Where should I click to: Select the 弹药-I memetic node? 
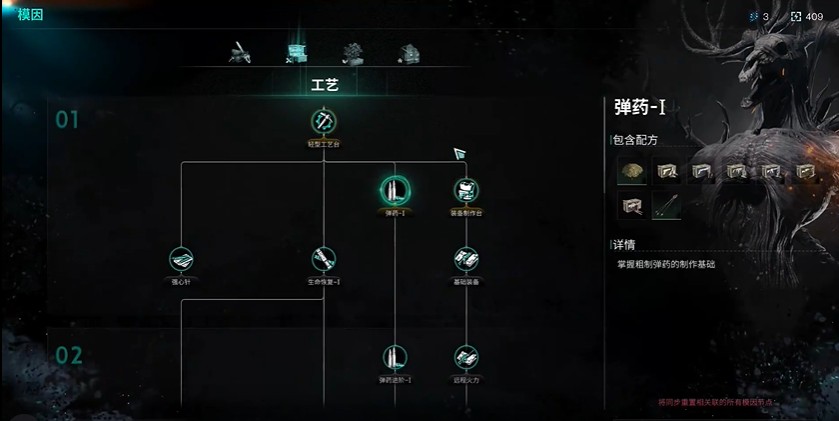point(394,189)
